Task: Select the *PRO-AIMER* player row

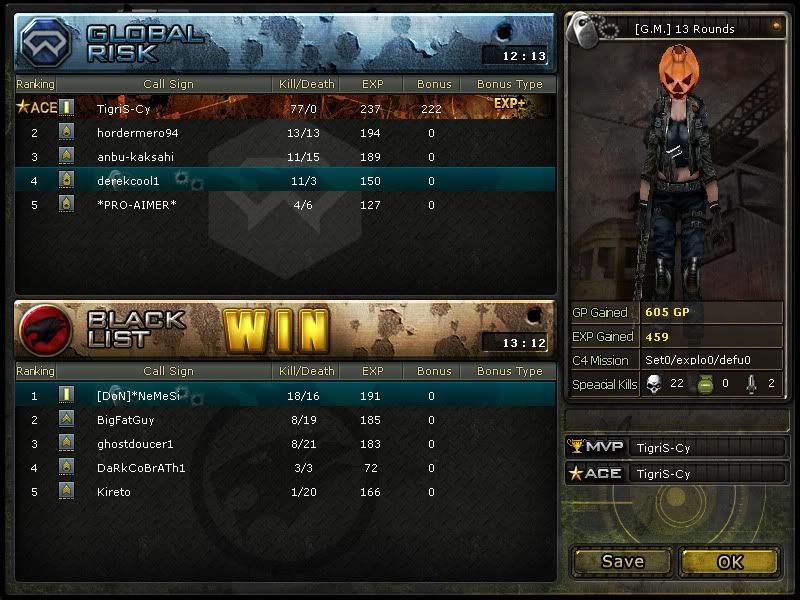Action: click(285, 205)
